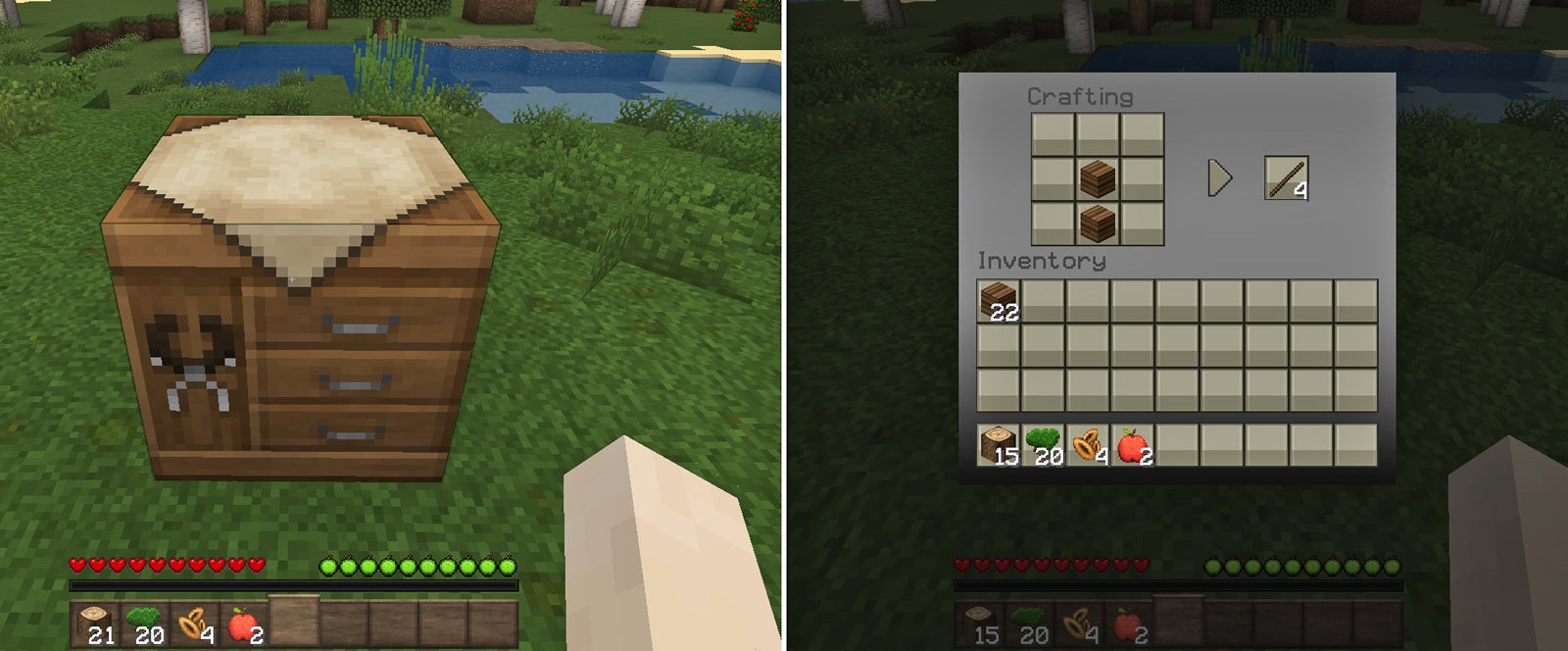1568x651 pixels.
Task: Pick up the wheat stack inside the inventory window
Action: (x=1088, y=445)
